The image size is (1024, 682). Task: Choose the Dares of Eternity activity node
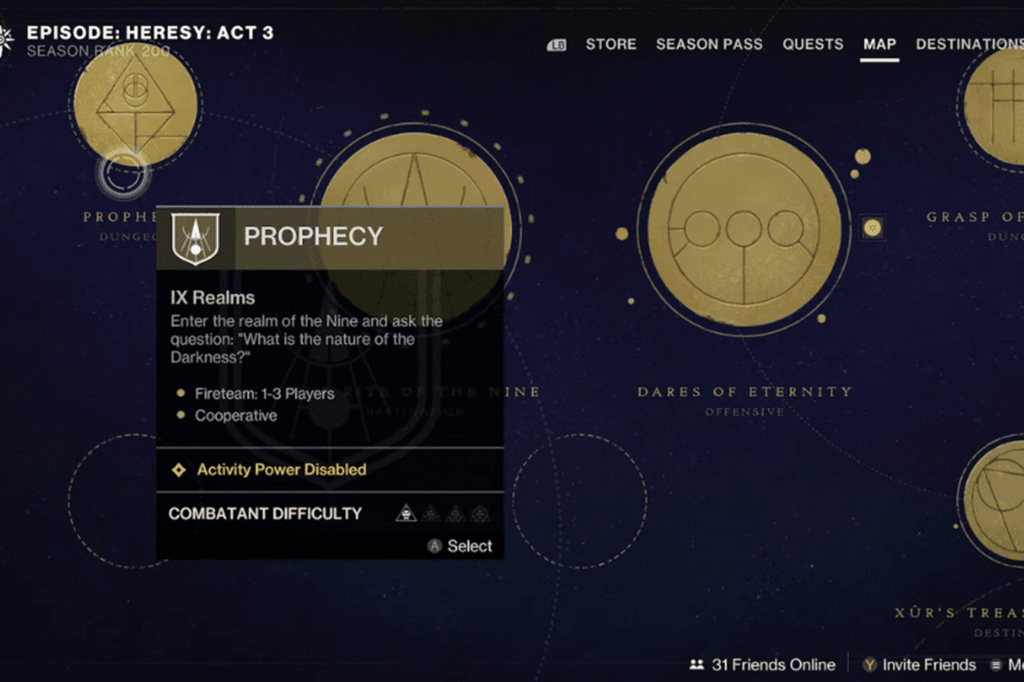744,232
